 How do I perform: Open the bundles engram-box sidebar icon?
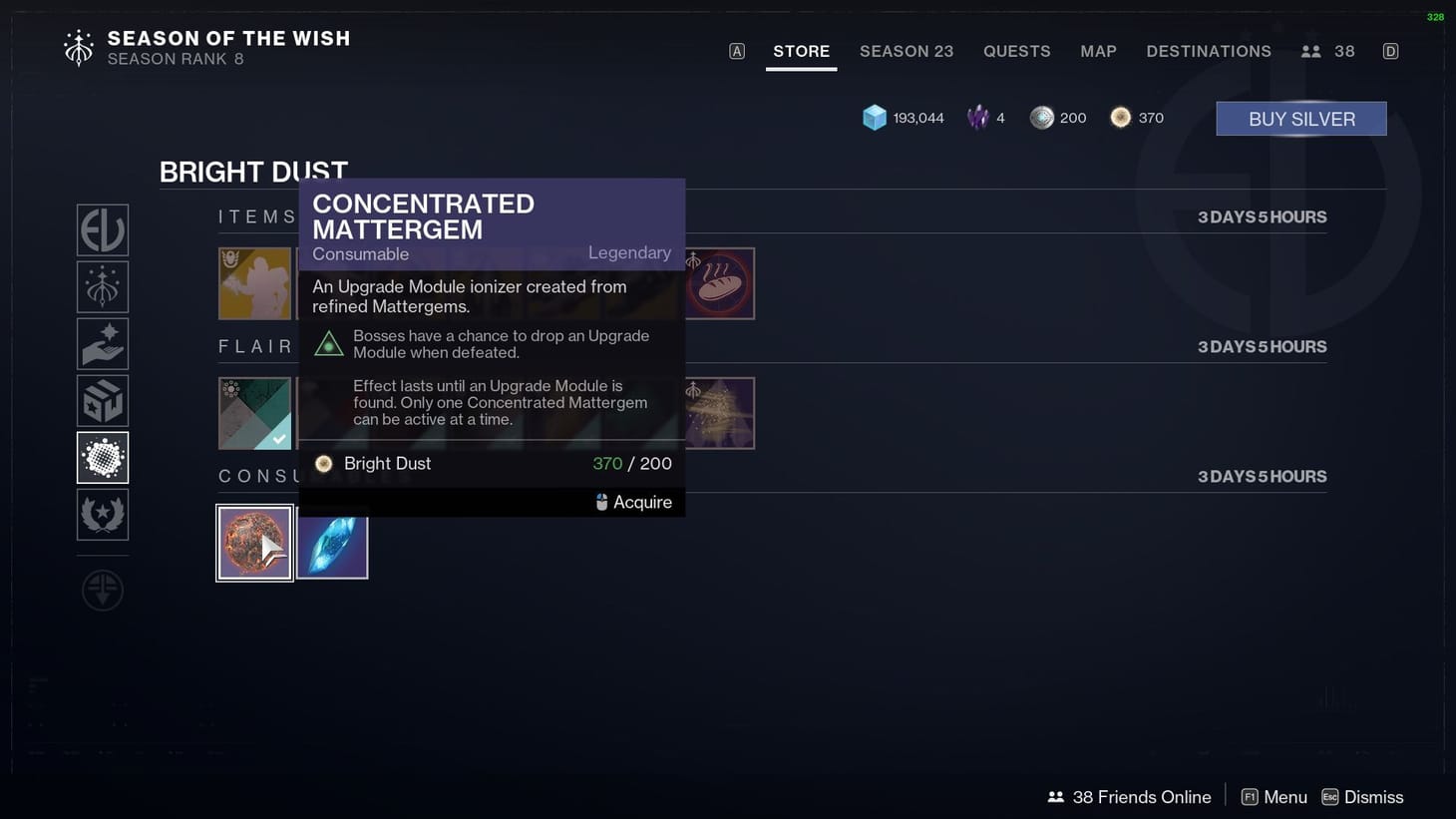[102, 399]
